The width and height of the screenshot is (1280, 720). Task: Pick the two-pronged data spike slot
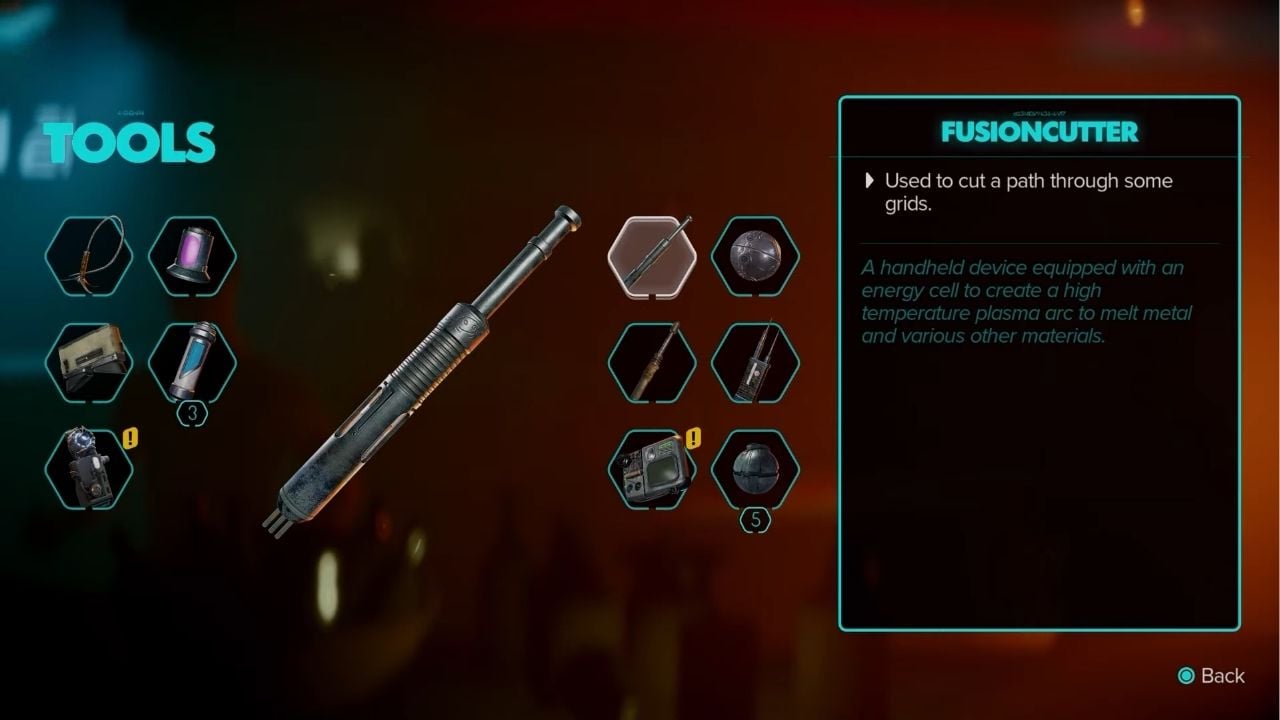(755, 362)
